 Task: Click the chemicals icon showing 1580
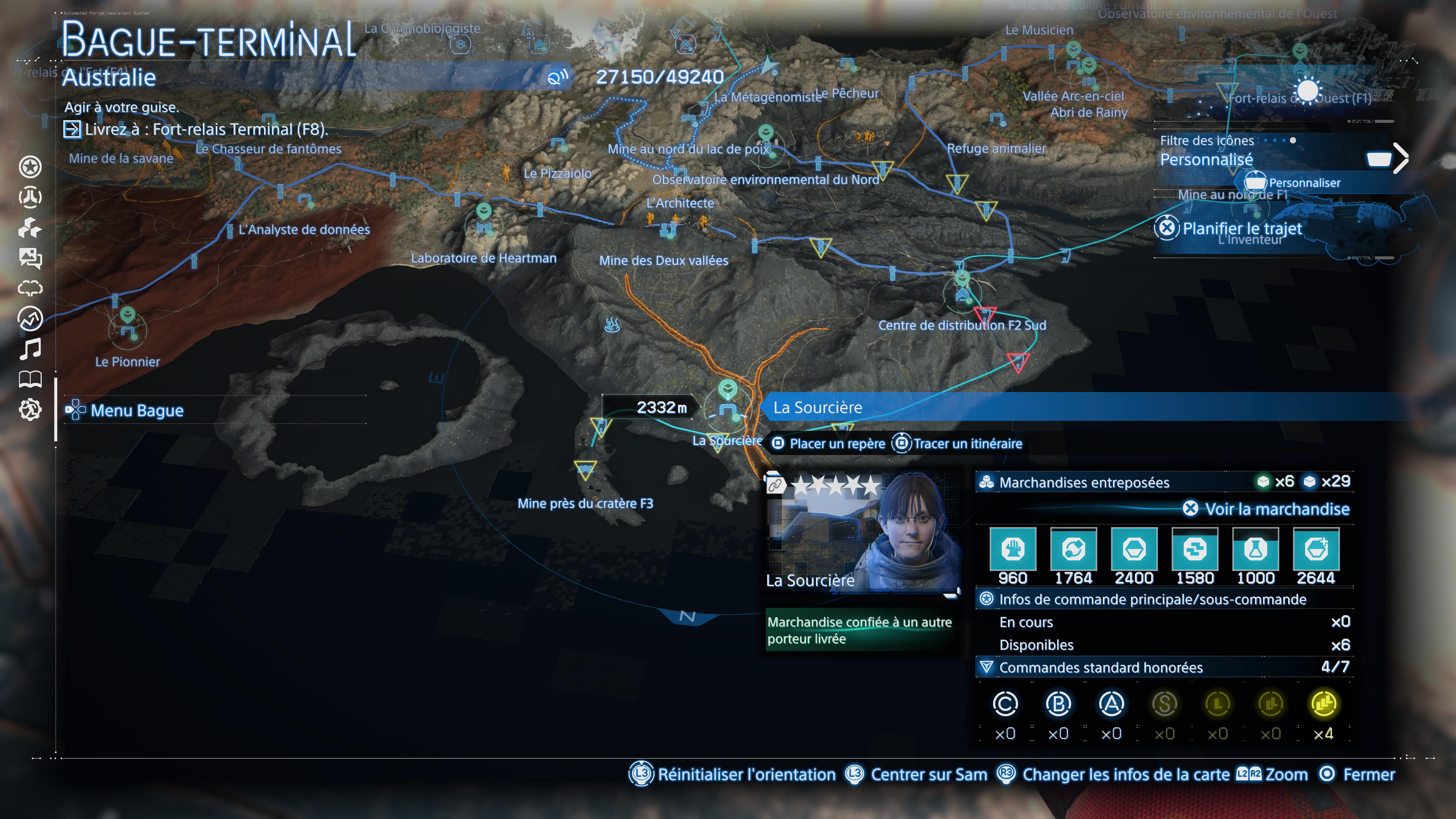[x=1195, y=551]
